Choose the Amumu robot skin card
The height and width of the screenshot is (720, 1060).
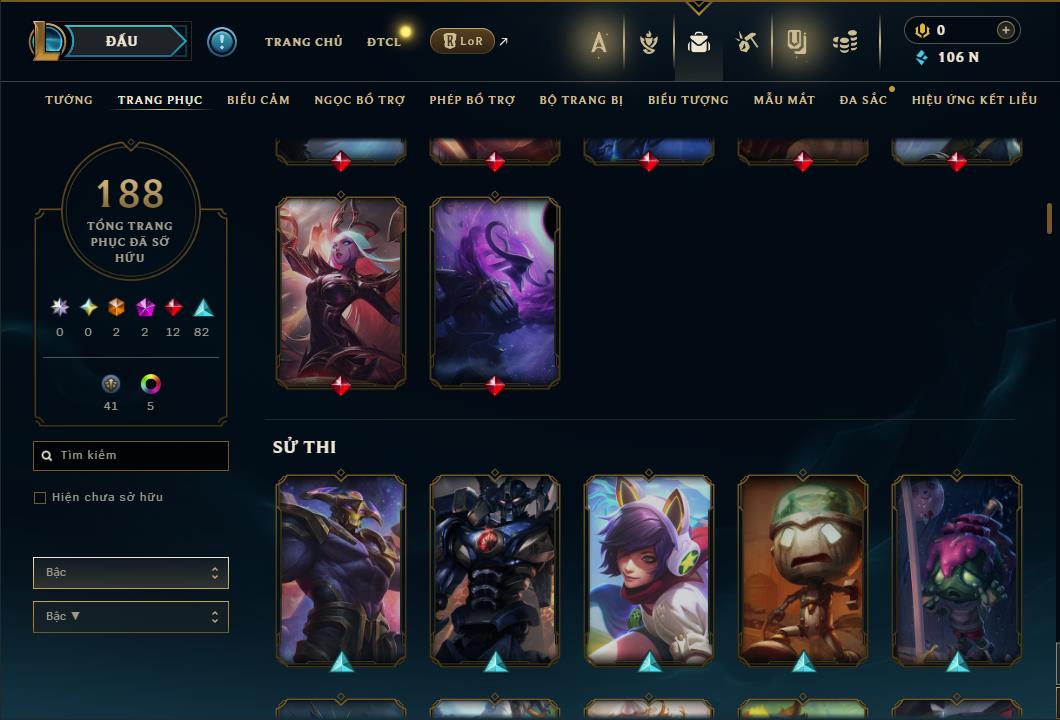click(x=803, y=568)
